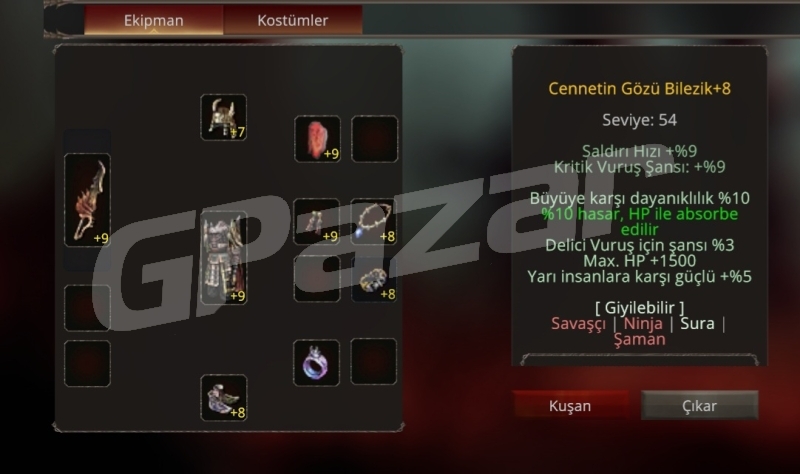Select the +7 helmet slot
Screen dimensions: 800x474
click(x=223, y=118)
